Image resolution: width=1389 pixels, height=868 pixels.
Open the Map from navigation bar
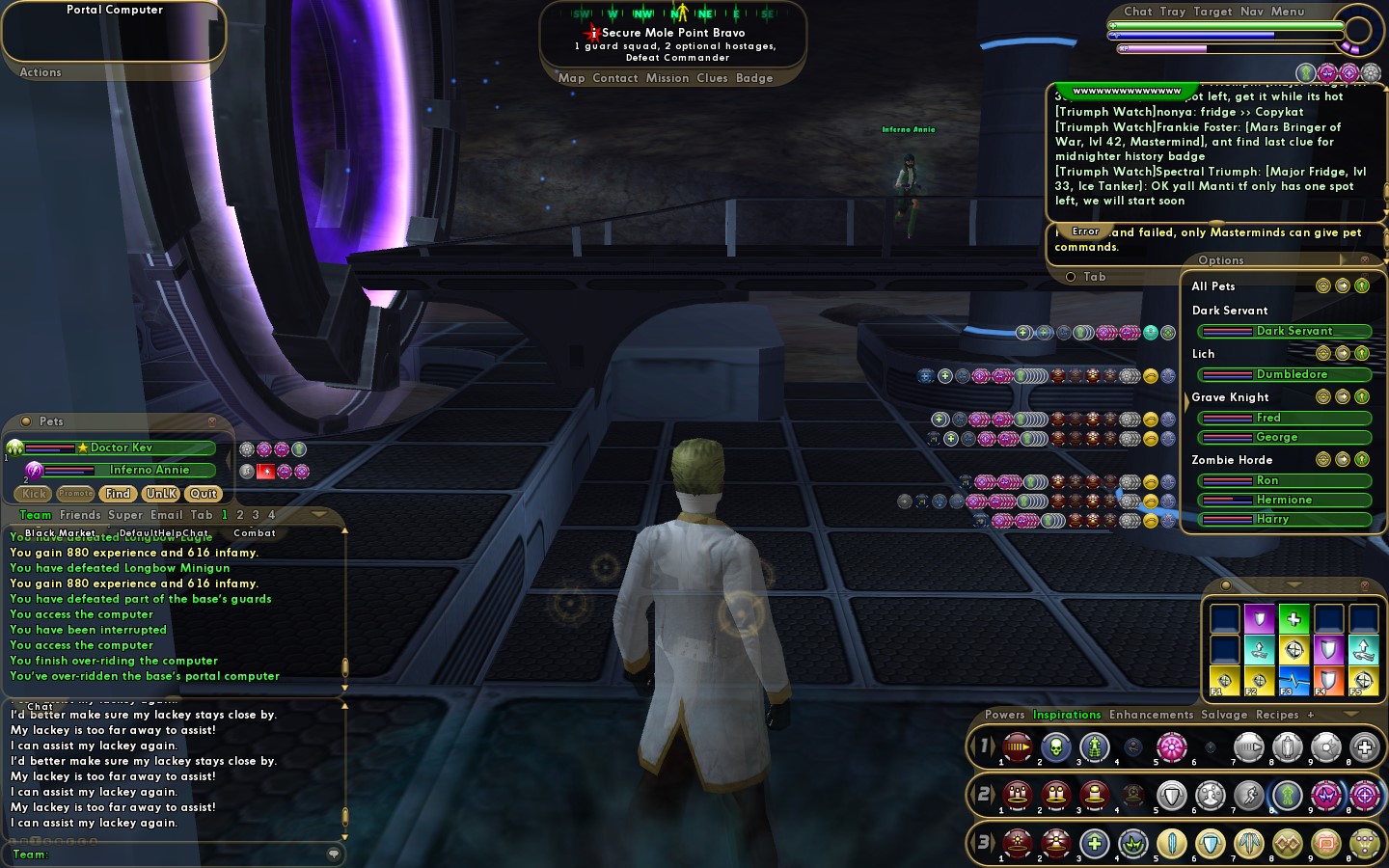pyautogui.click(x=571, y=78)
